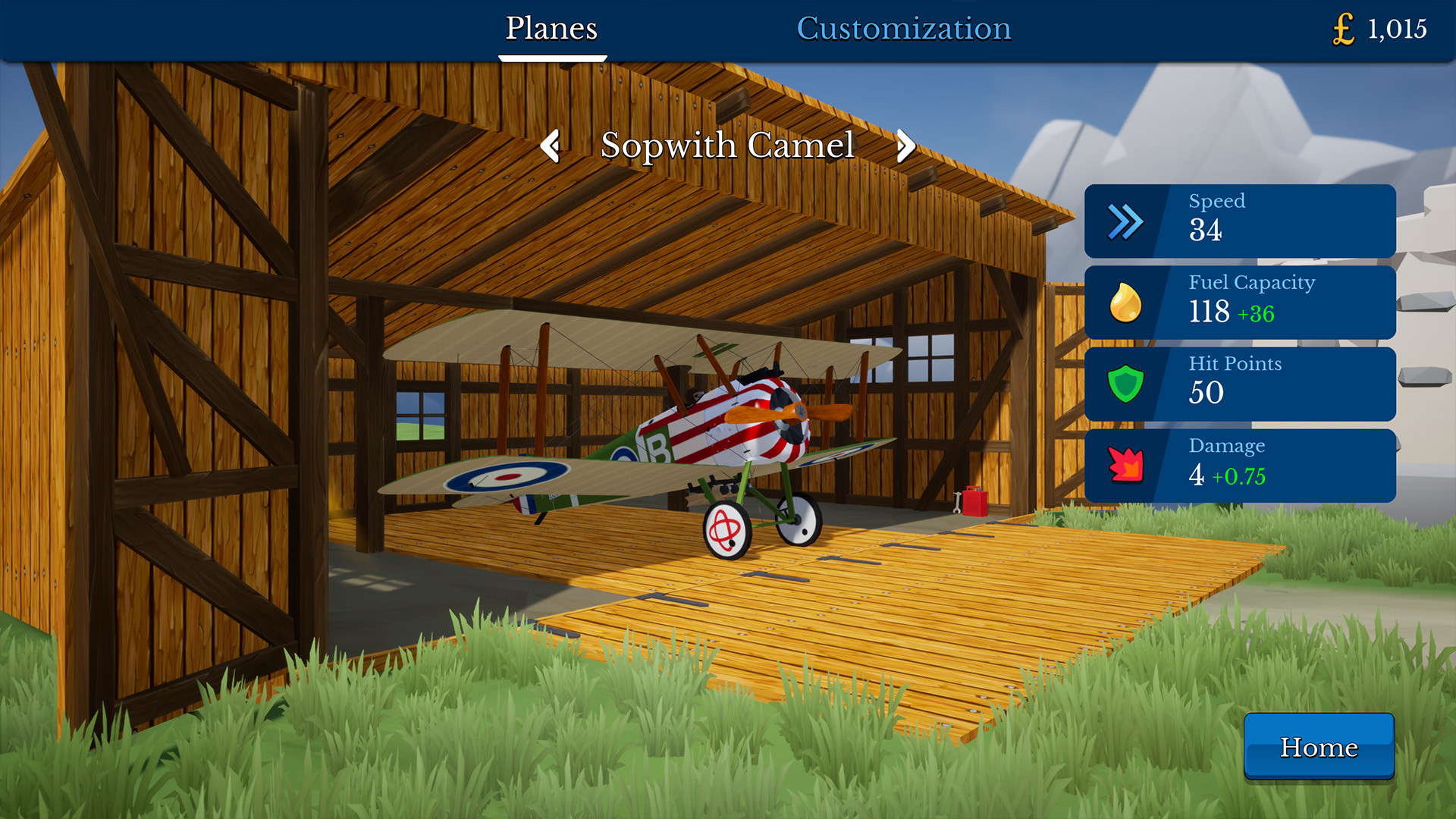Click the red fuel can beside the plane

point(973,503)
